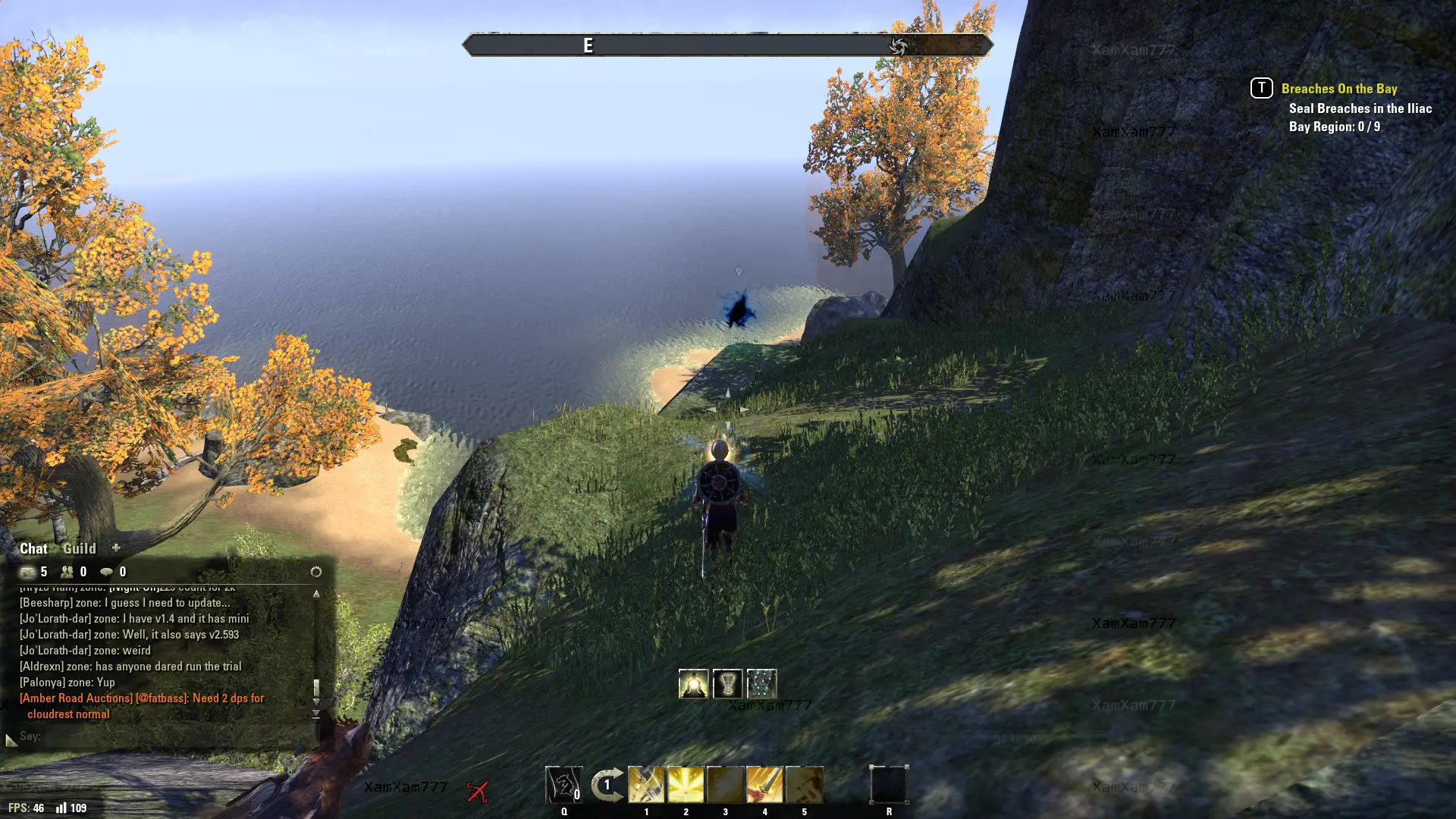The image size is (1456, 819).
Task: Click the chat scrollbar up arrow
Action: [316, 594]
